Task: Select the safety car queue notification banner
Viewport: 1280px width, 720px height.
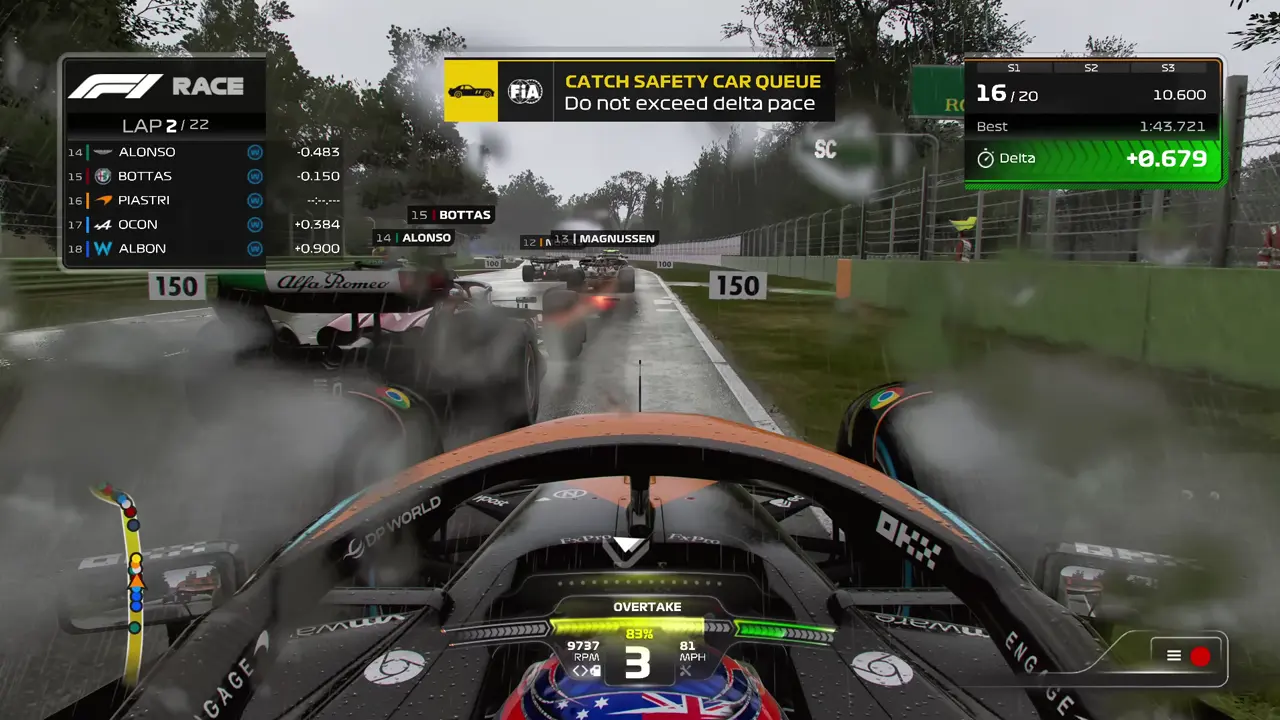Action: point(639,92)
